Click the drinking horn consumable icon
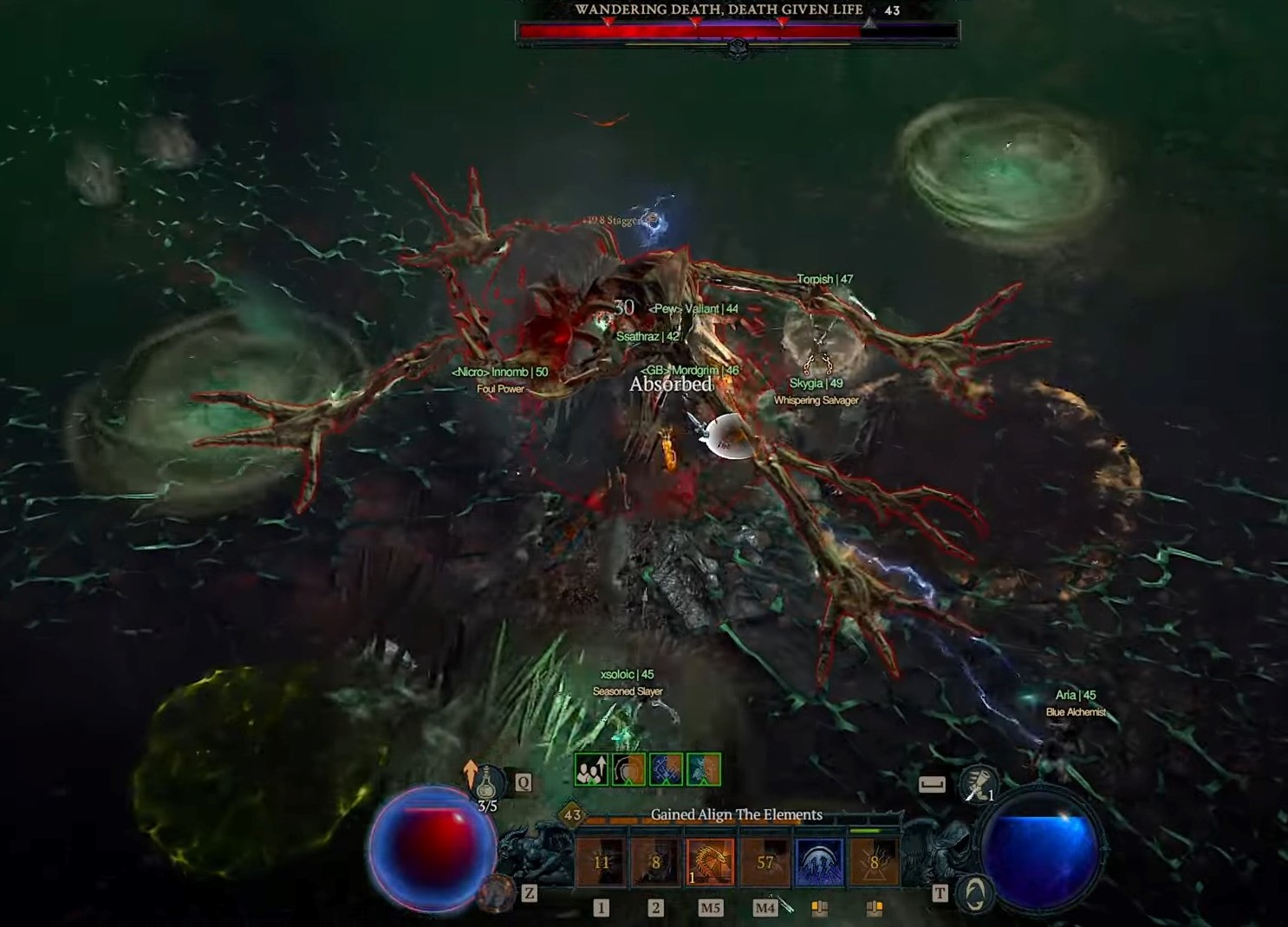Image resolution: width=1288 pixels, height=927 pixels. [x=978, y=784]
